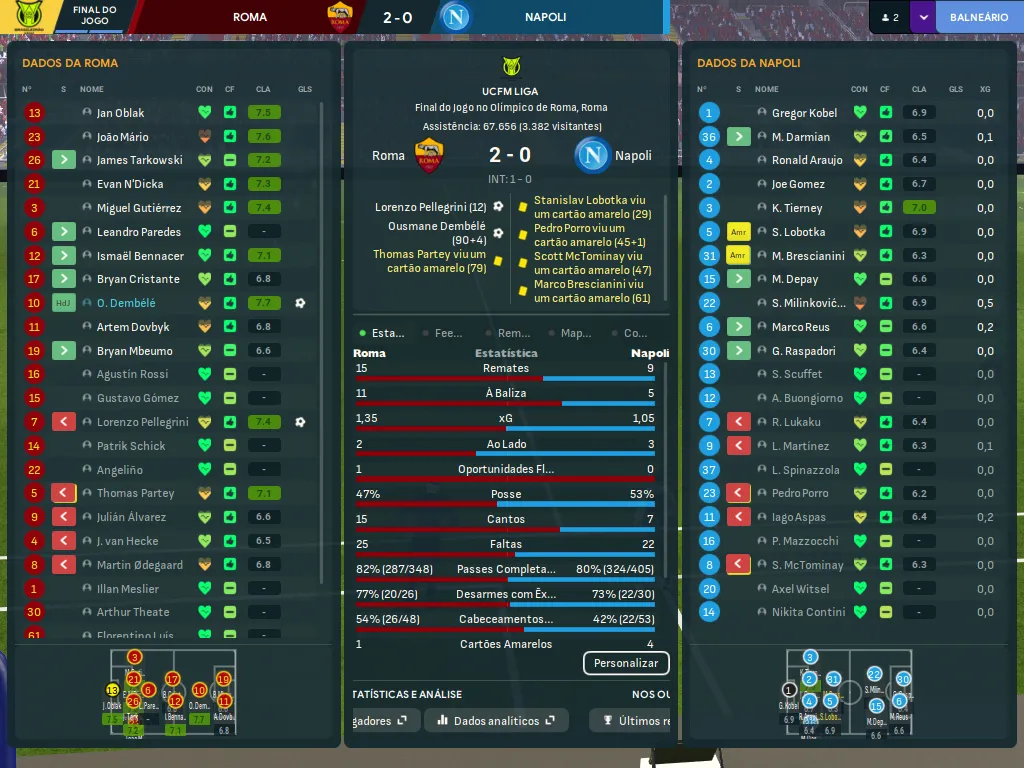The width and height of the screenshot is (1024, 768).
Task: Select the Co... tab
Action: pos(635,333)
